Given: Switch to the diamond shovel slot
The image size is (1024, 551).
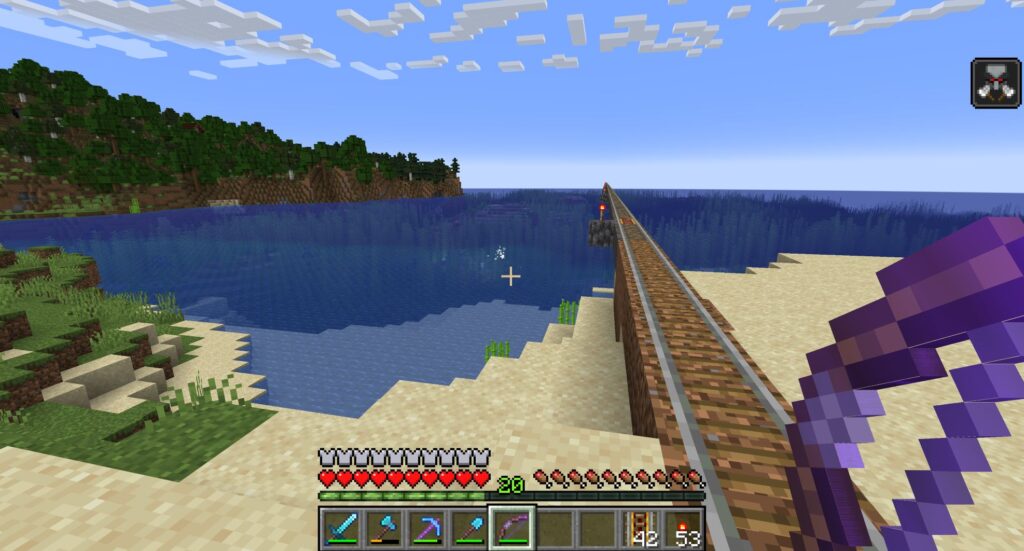Looking at the screenshot, I should coord(469,527).
